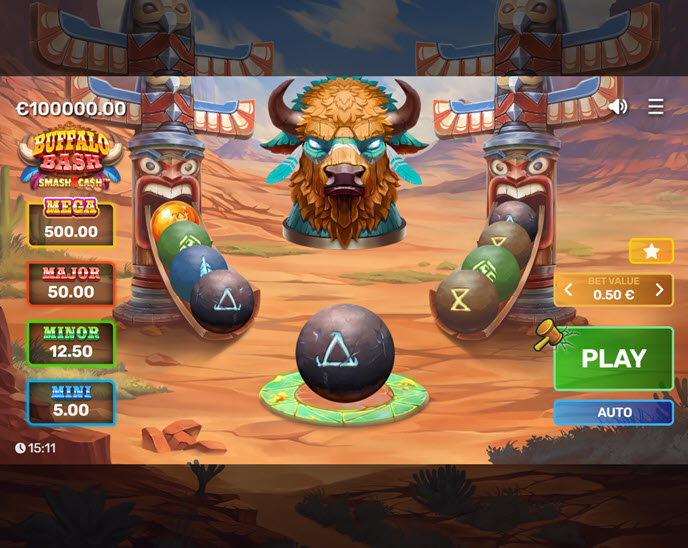Enable AUTO play mode

pyautogui.click(x=614, y=412)
